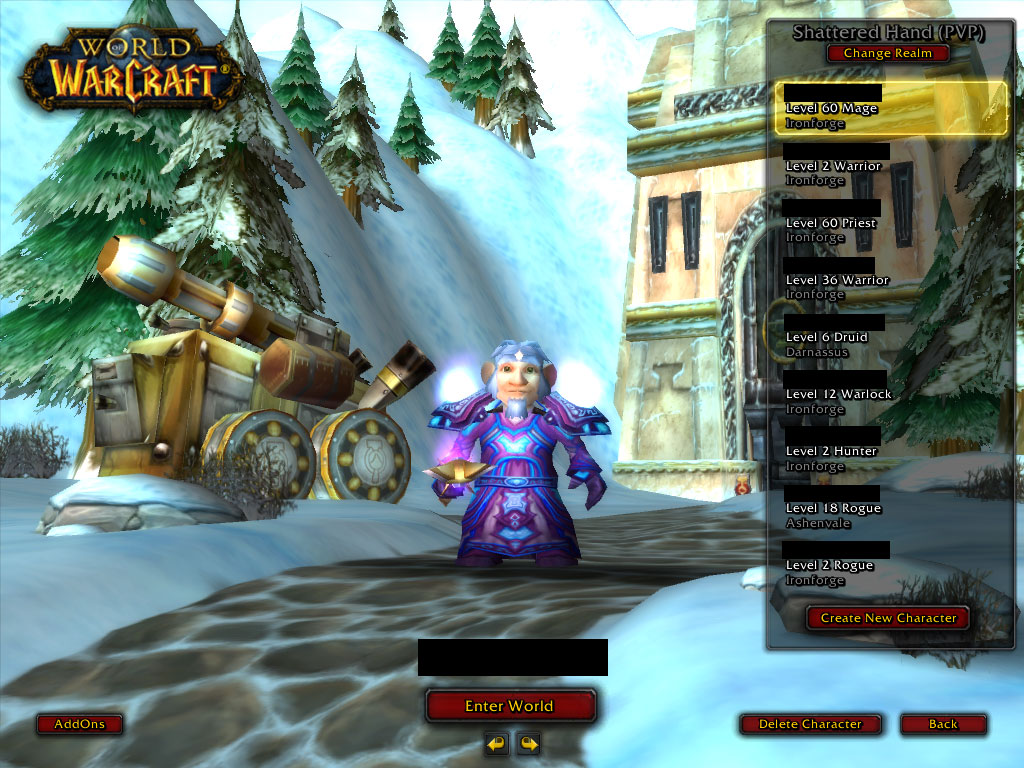Click the Enter World button
Viewport: 1024px width, 768px height.
click(510, 706)
